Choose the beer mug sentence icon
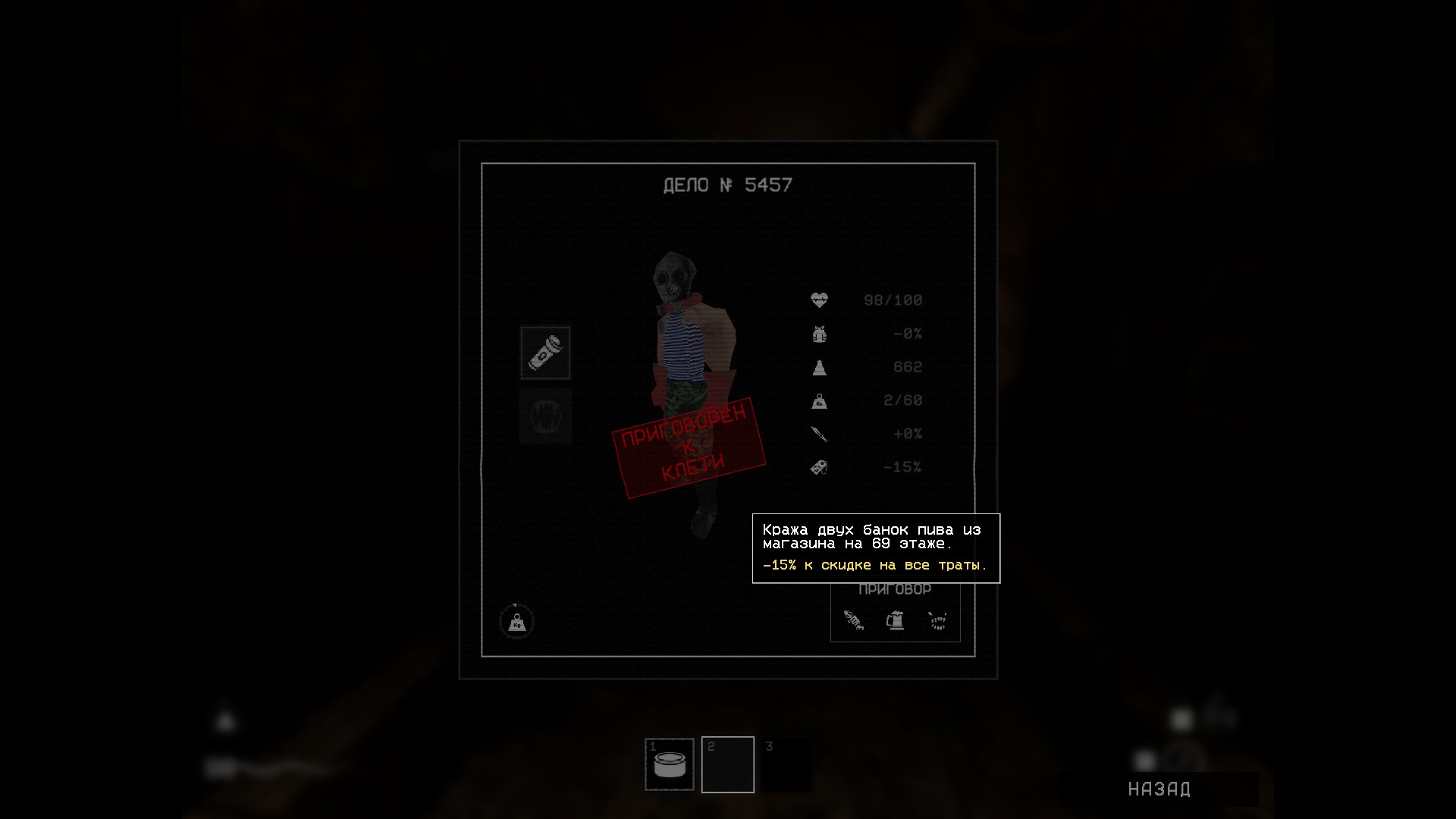The width and height of the screenshot is (1456, 819). (896, 621)
